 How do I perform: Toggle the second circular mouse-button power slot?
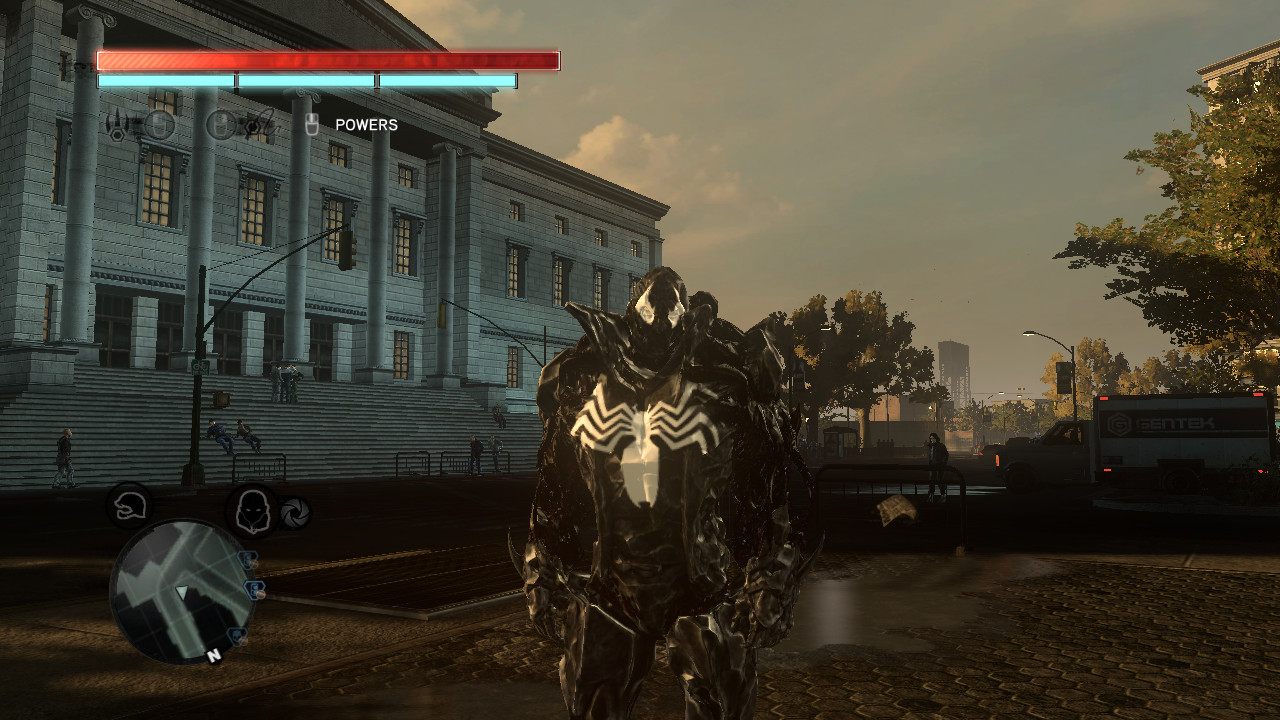tap(222, 124)
